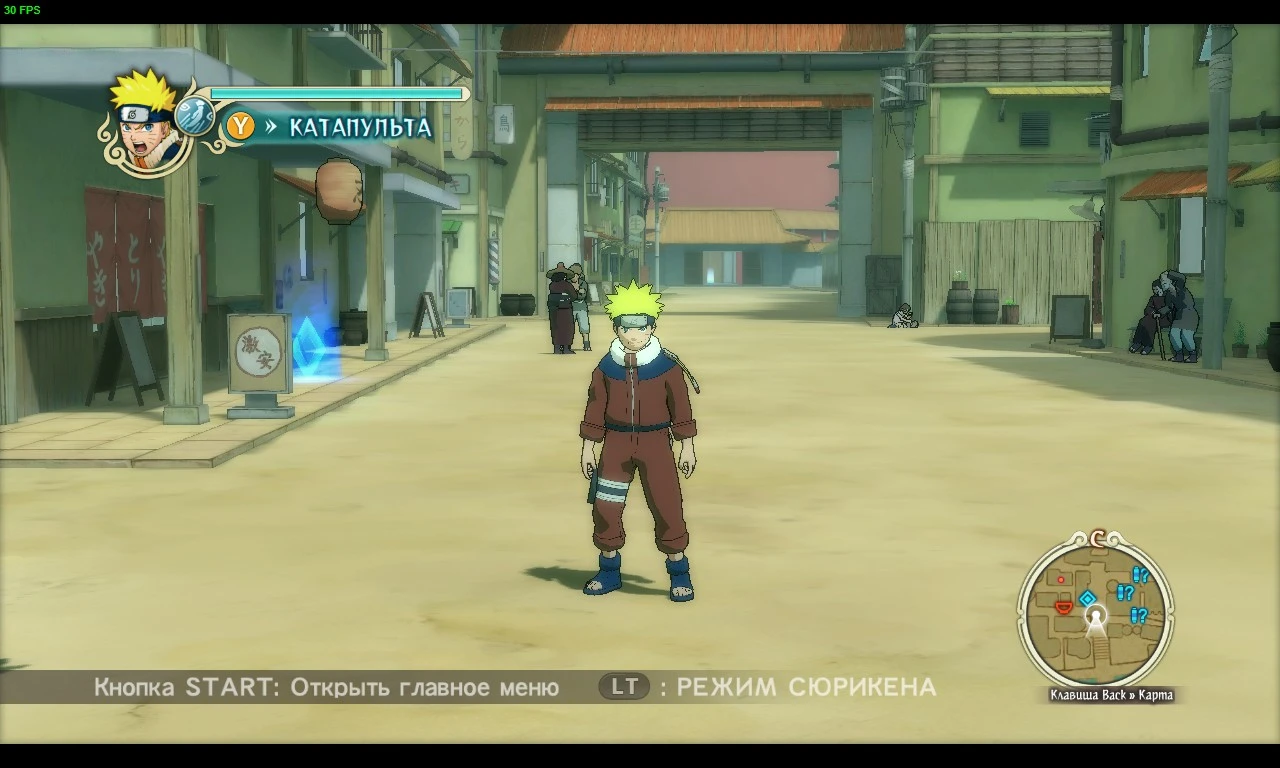Click the compass C at the minimap top

1096,540
